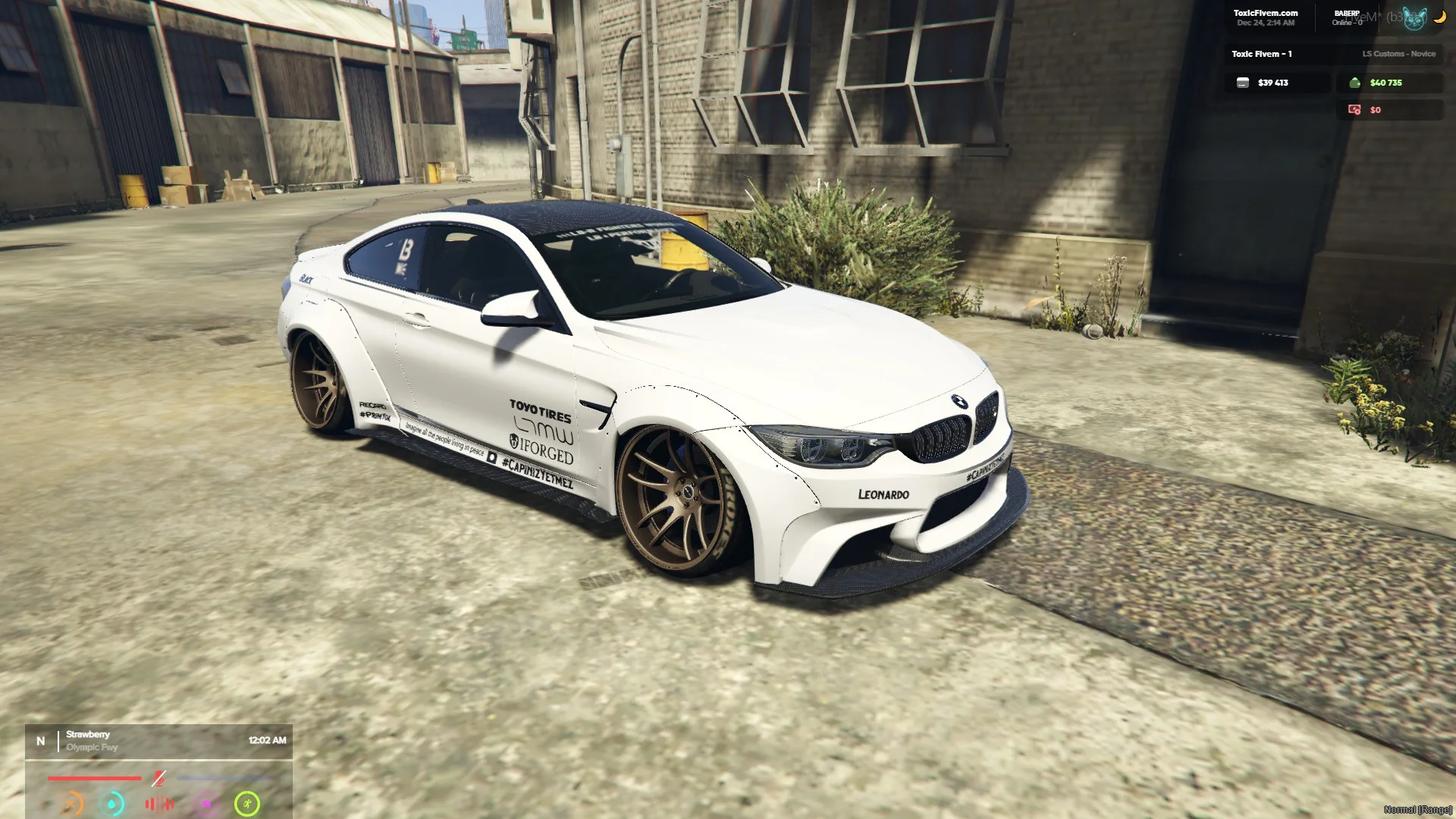Select the red dirty money icon

[x=1354, y=110]
